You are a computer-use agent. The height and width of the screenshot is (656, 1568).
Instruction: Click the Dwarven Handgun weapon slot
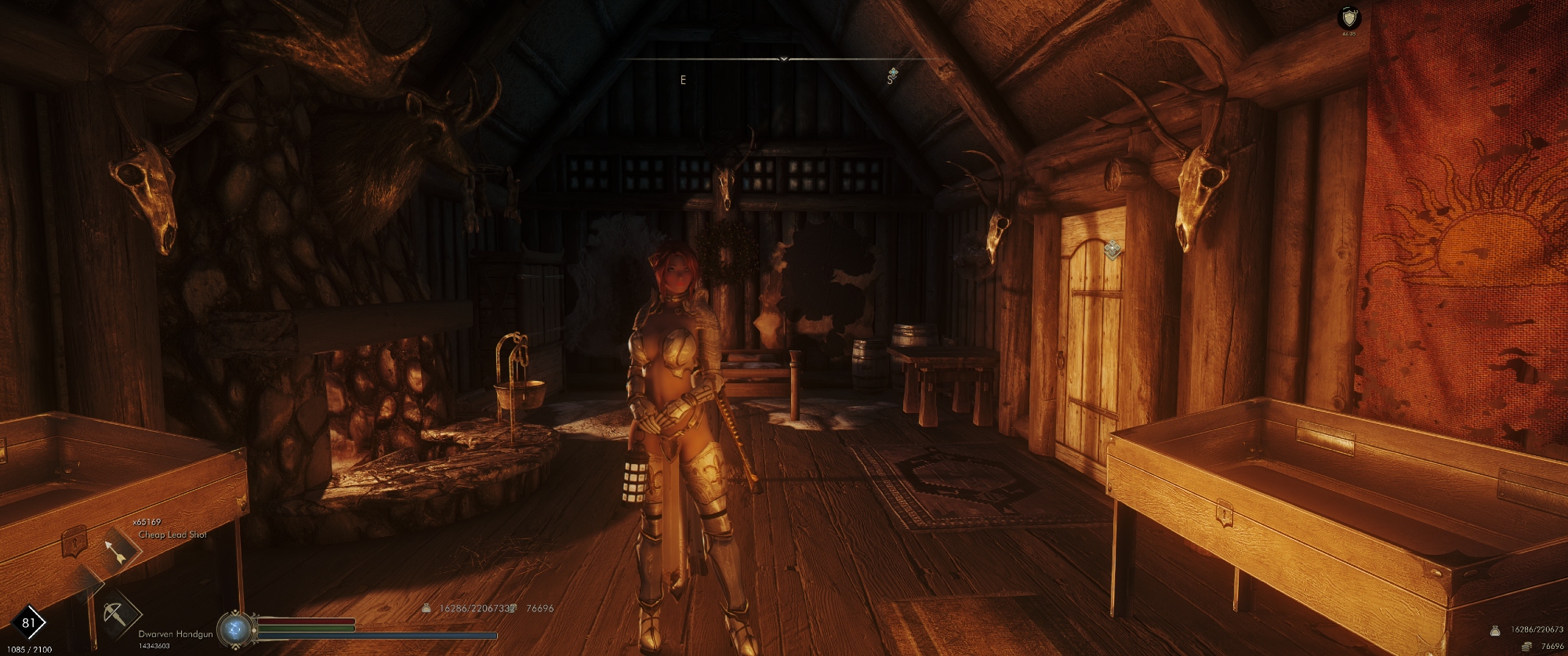pyautogui.click(x=116, y=613)
